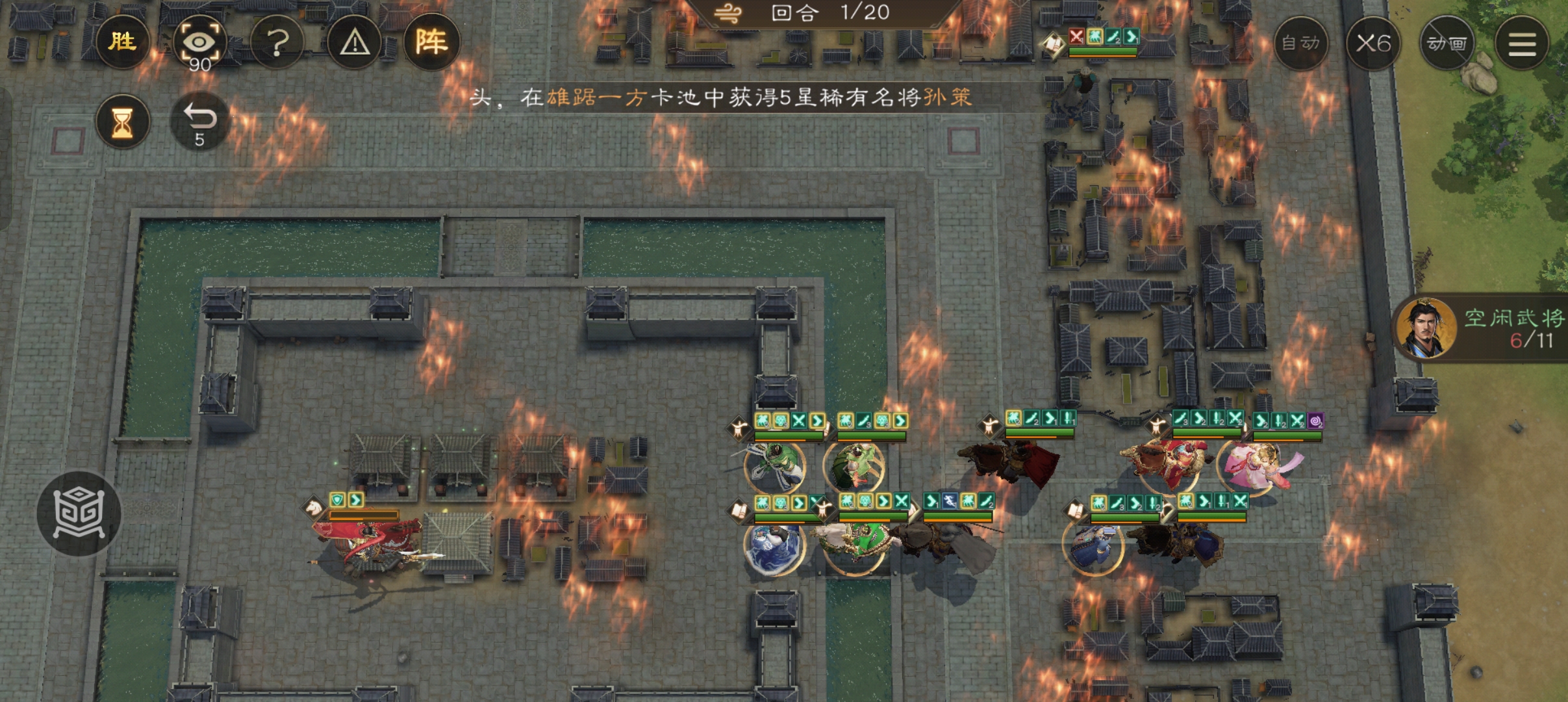Open the 胜 victory conditions button
Screen dimensions: 1568x702
pyautogui.click(x=122, y=42)
